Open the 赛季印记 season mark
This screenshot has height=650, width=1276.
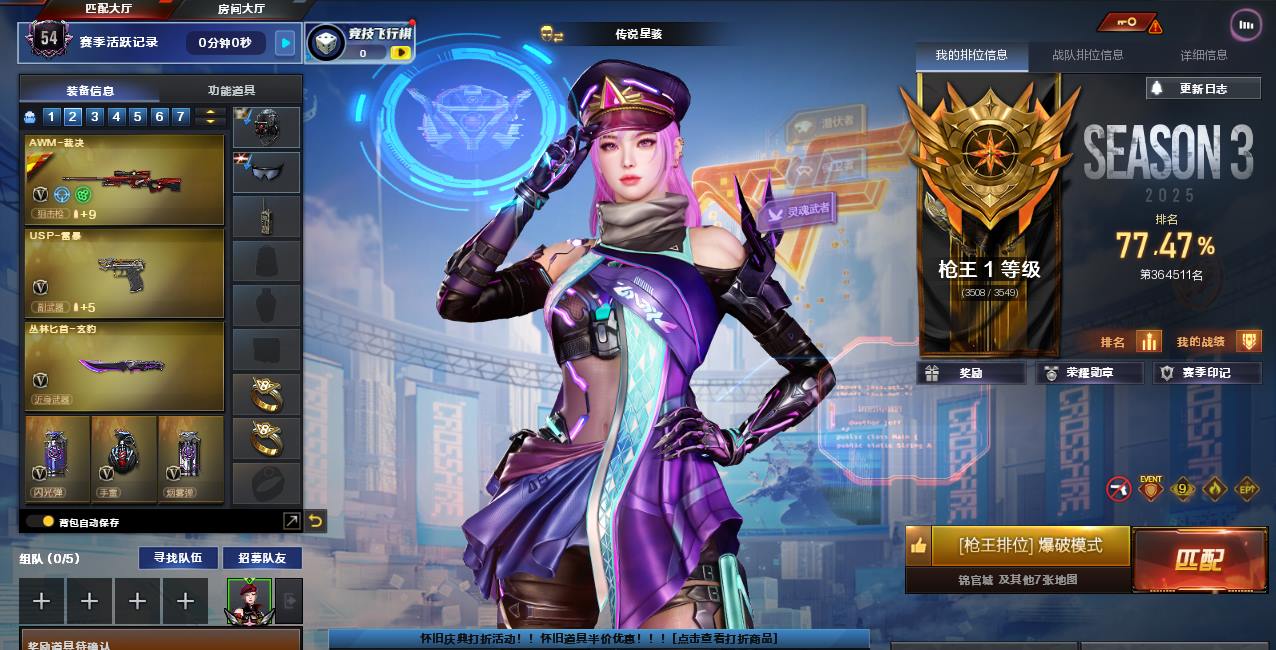(1205, 373)
